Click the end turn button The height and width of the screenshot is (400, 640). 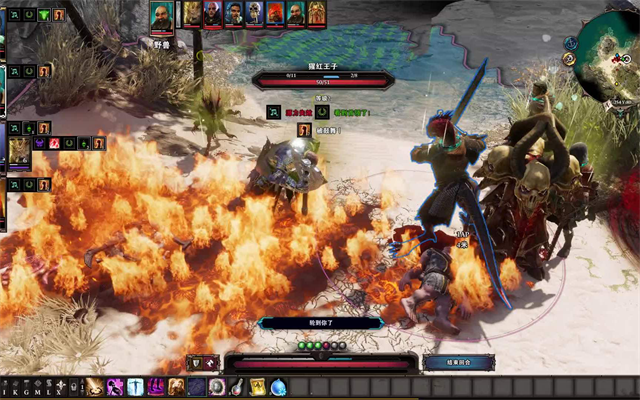coord(459,362)
